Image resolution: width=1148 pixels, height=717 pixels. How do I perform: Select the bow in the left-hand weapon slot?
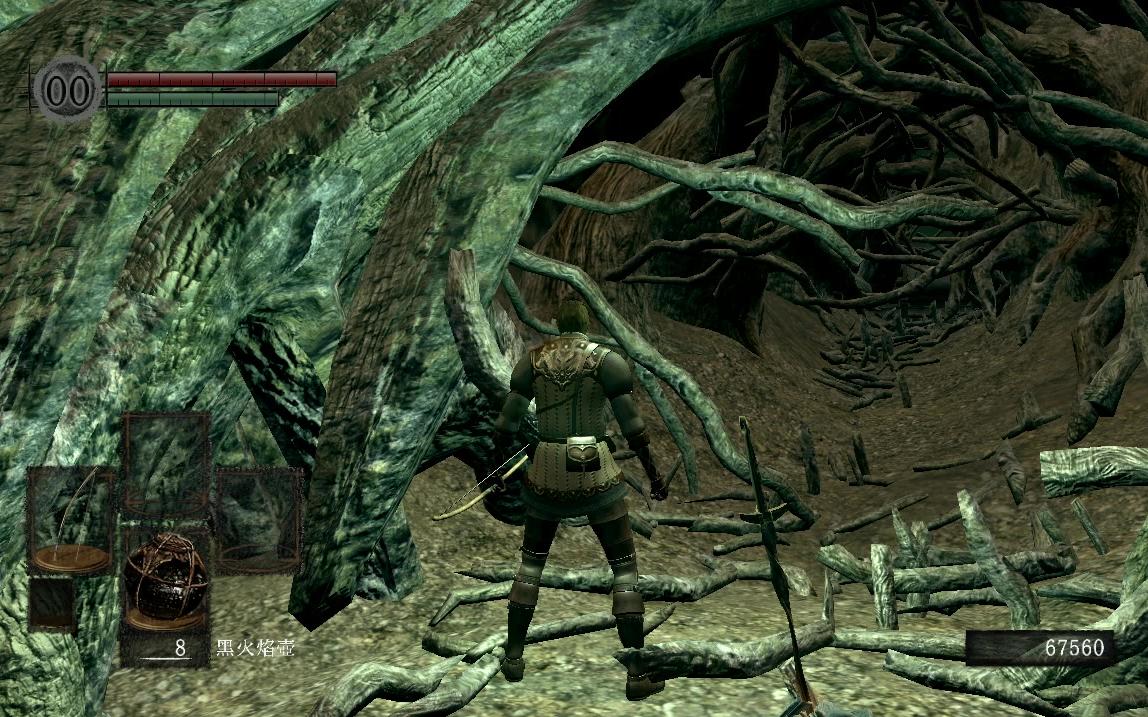pos(70,519)
